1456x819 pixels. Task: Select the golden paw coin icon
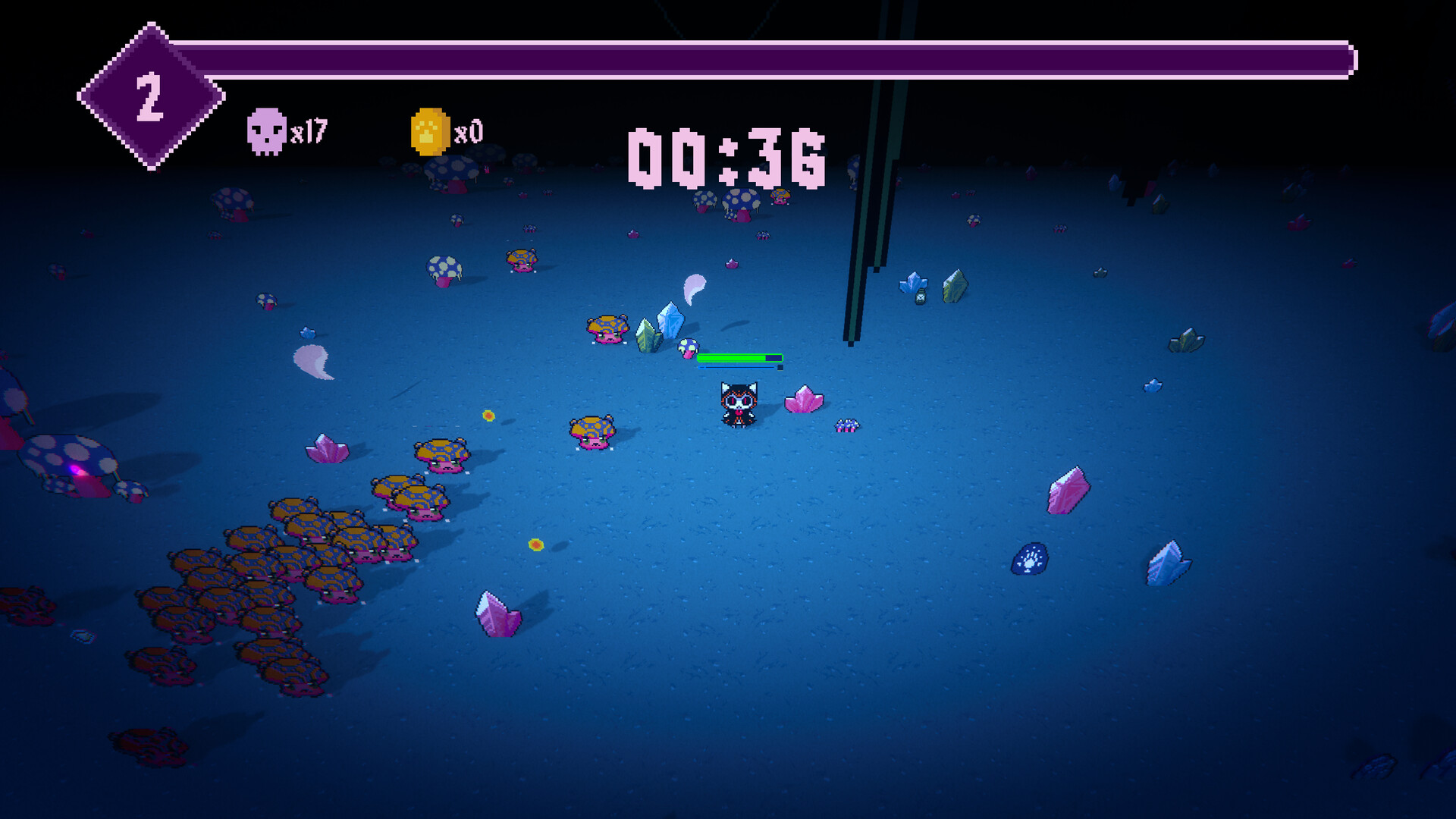click(x=430, y=130)
